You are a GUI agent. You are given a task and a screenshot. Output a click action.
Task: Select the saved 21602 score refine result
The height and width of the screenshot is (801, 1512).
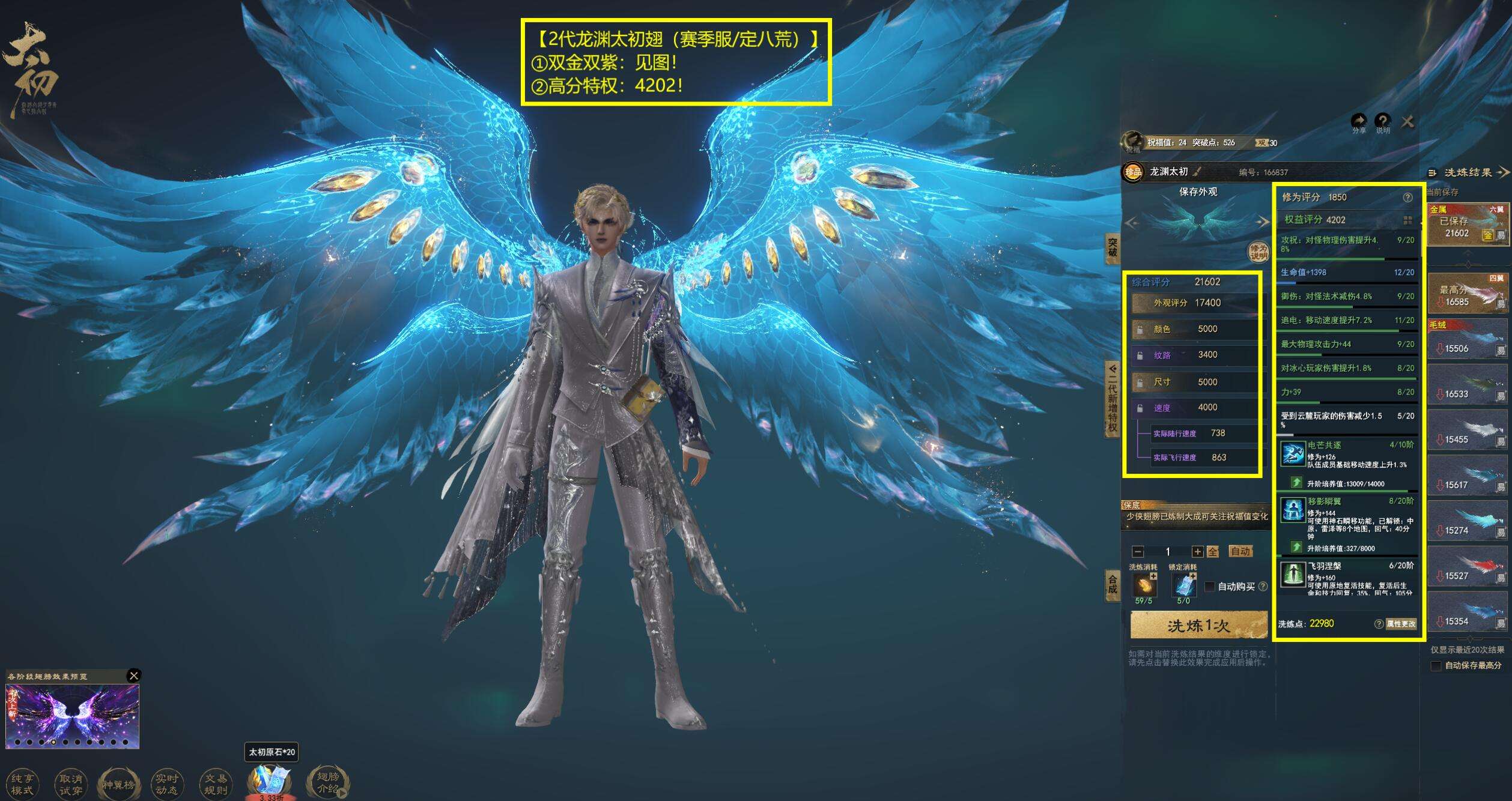point(1466,226)
